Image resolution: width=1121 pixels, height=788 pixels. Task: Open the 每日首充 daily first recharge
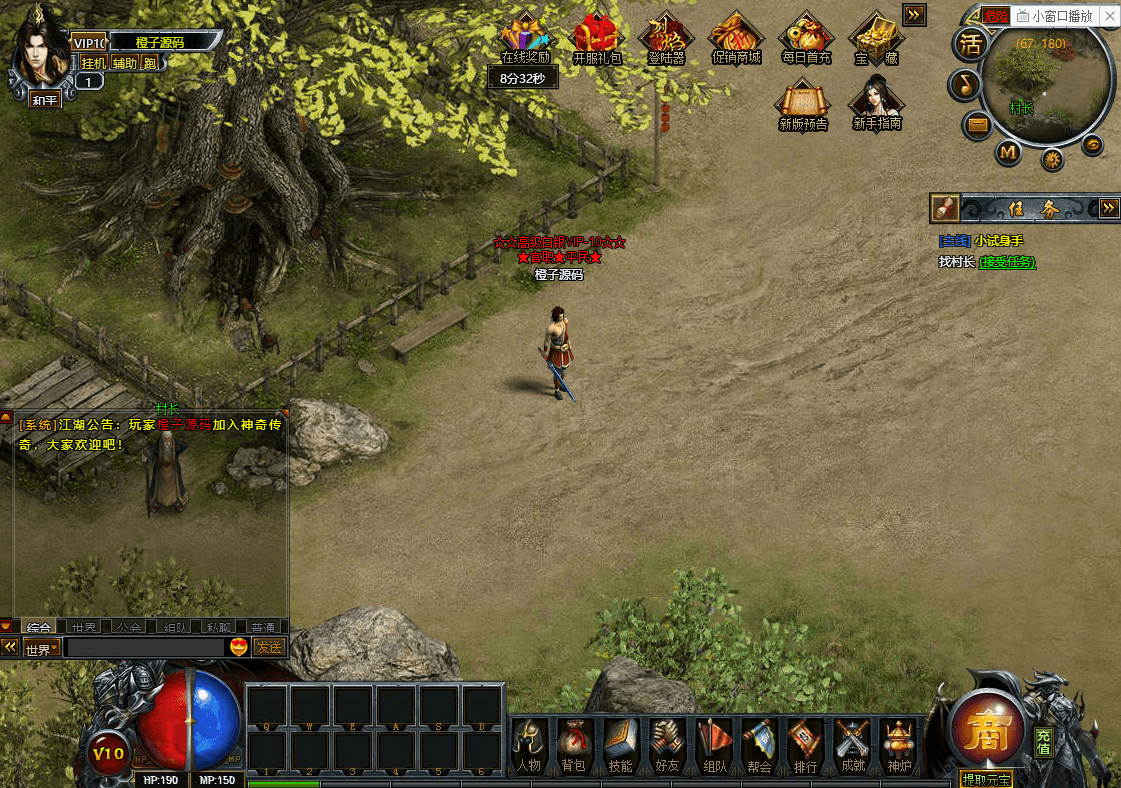(x=806, y=40)
